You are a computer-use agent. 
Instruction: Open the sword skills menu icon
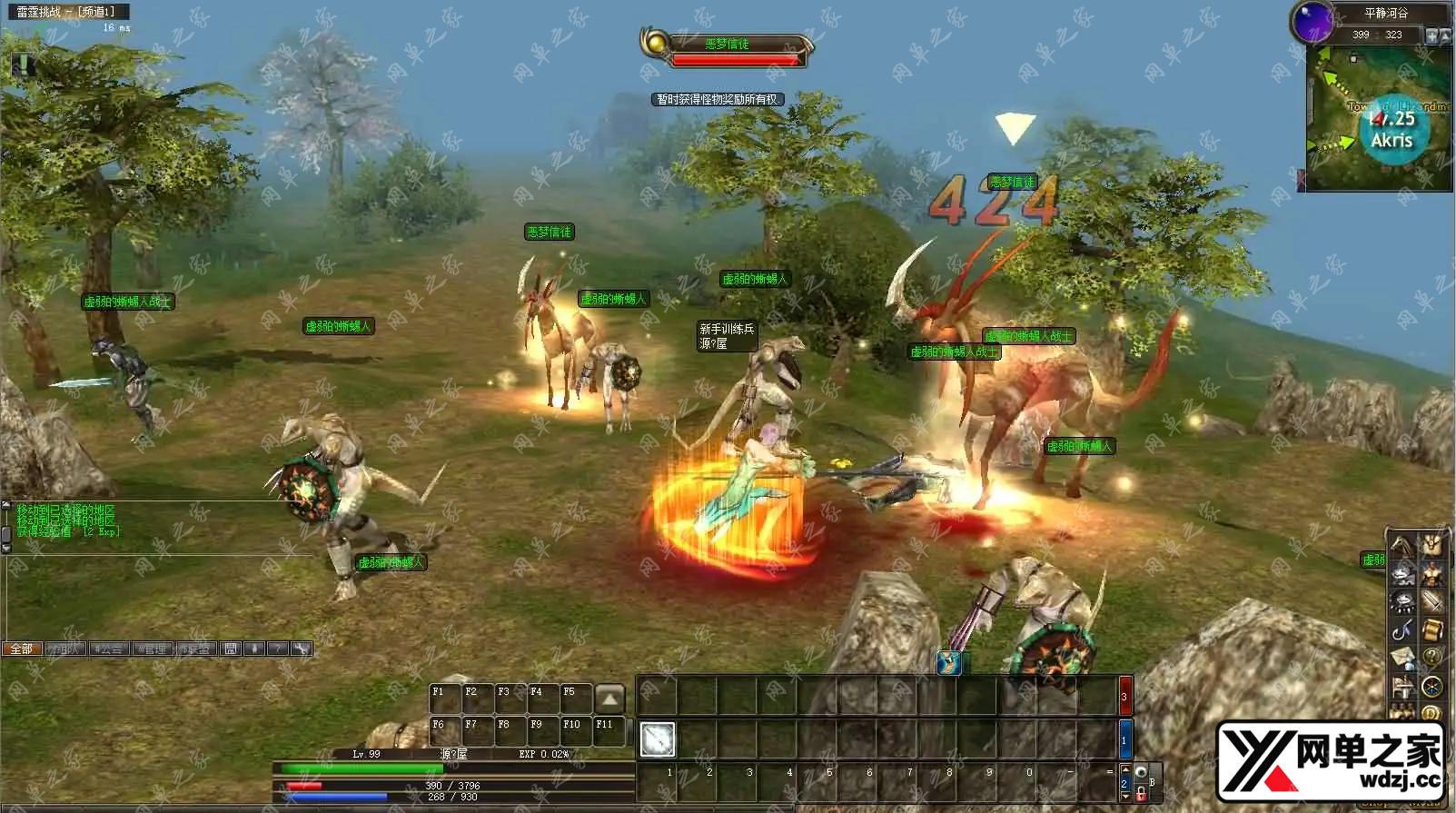pyautogui.click(x=1431, y=601)
